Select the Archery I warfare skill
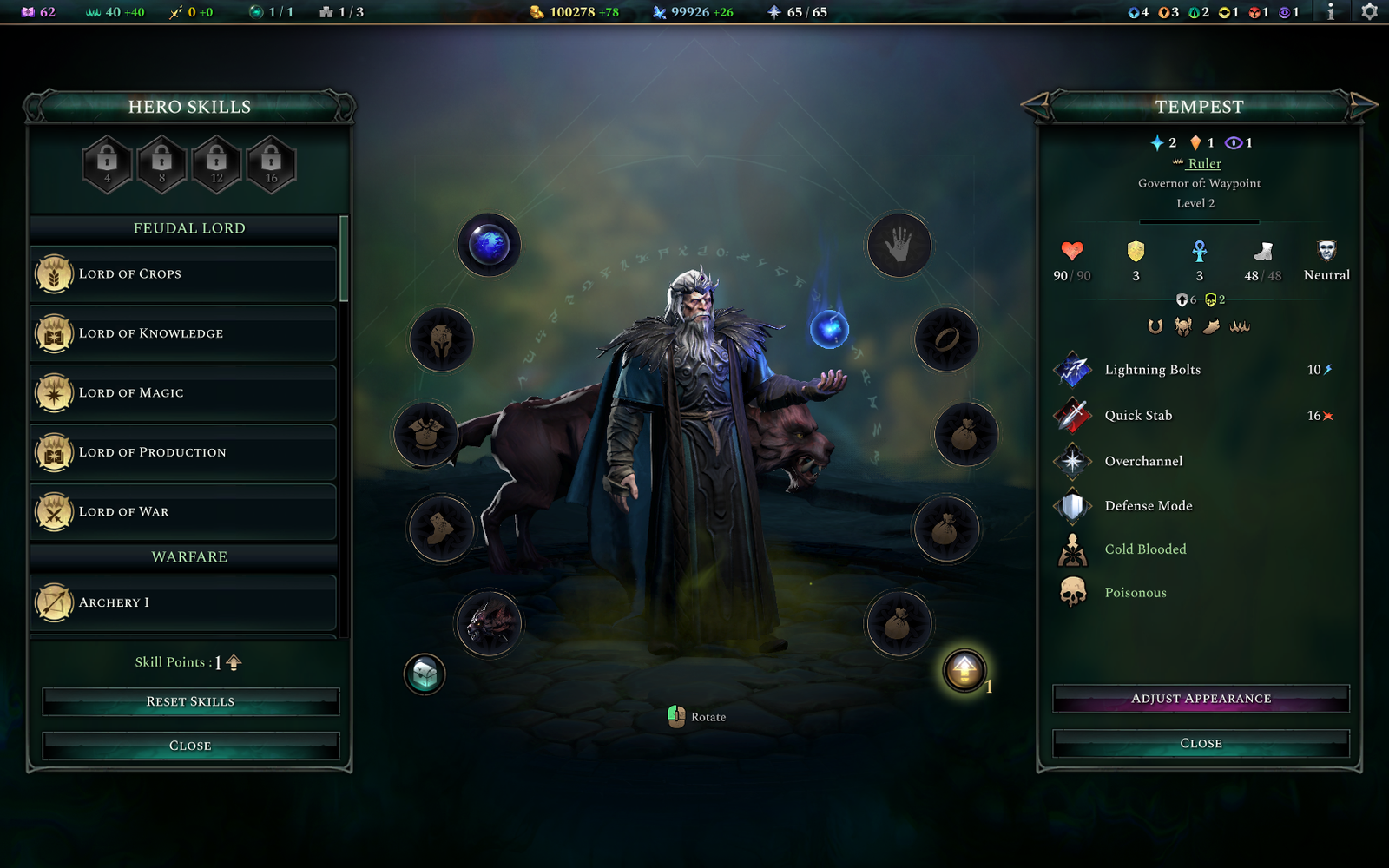Image resolution: width=1389 pixels, height=868 pixels. click(184, 603)
